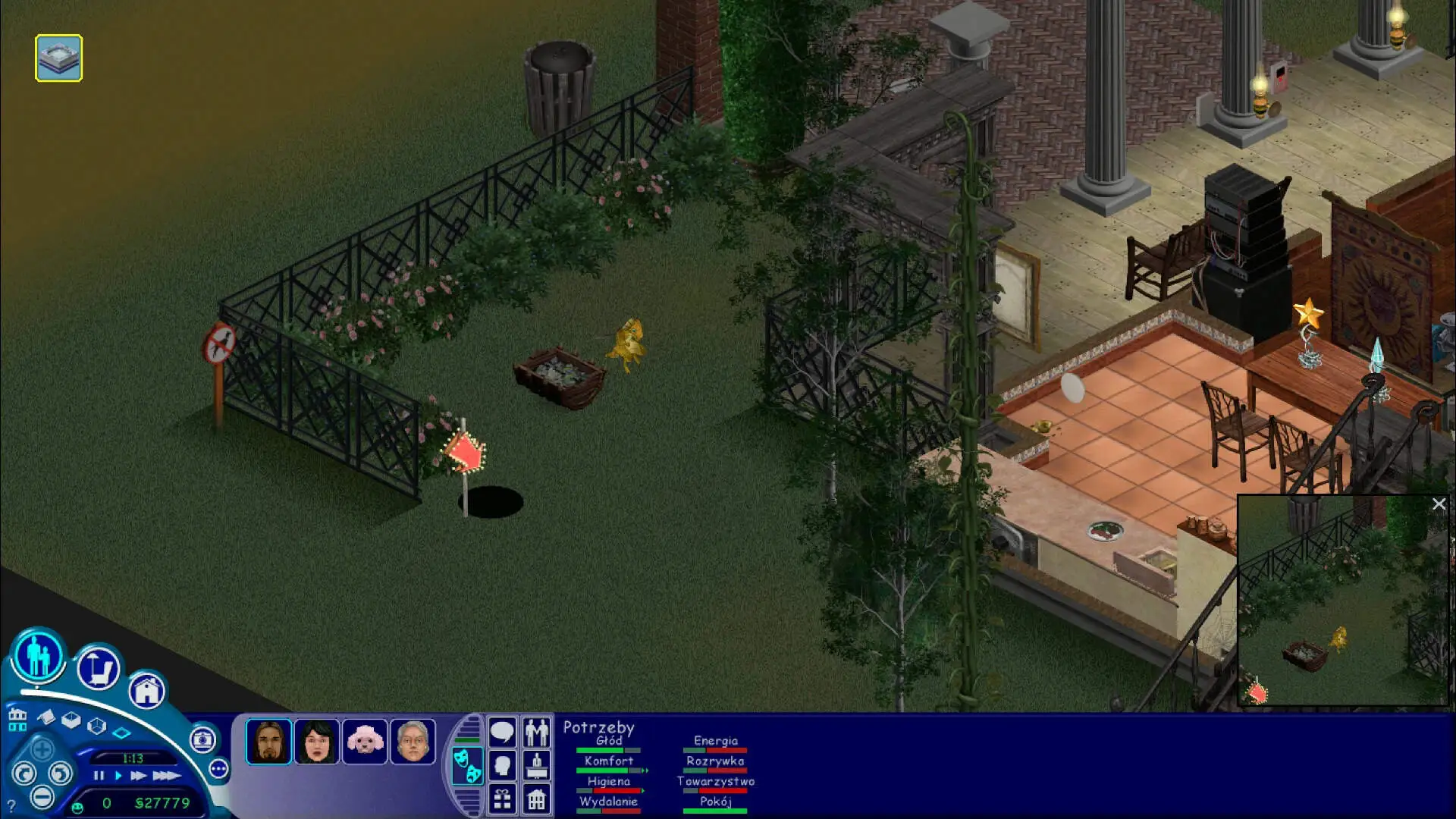Screen dimensions: 1456x819
Task: Set game speed to triple ultra fast-forward
Action: tap(166, 775)
